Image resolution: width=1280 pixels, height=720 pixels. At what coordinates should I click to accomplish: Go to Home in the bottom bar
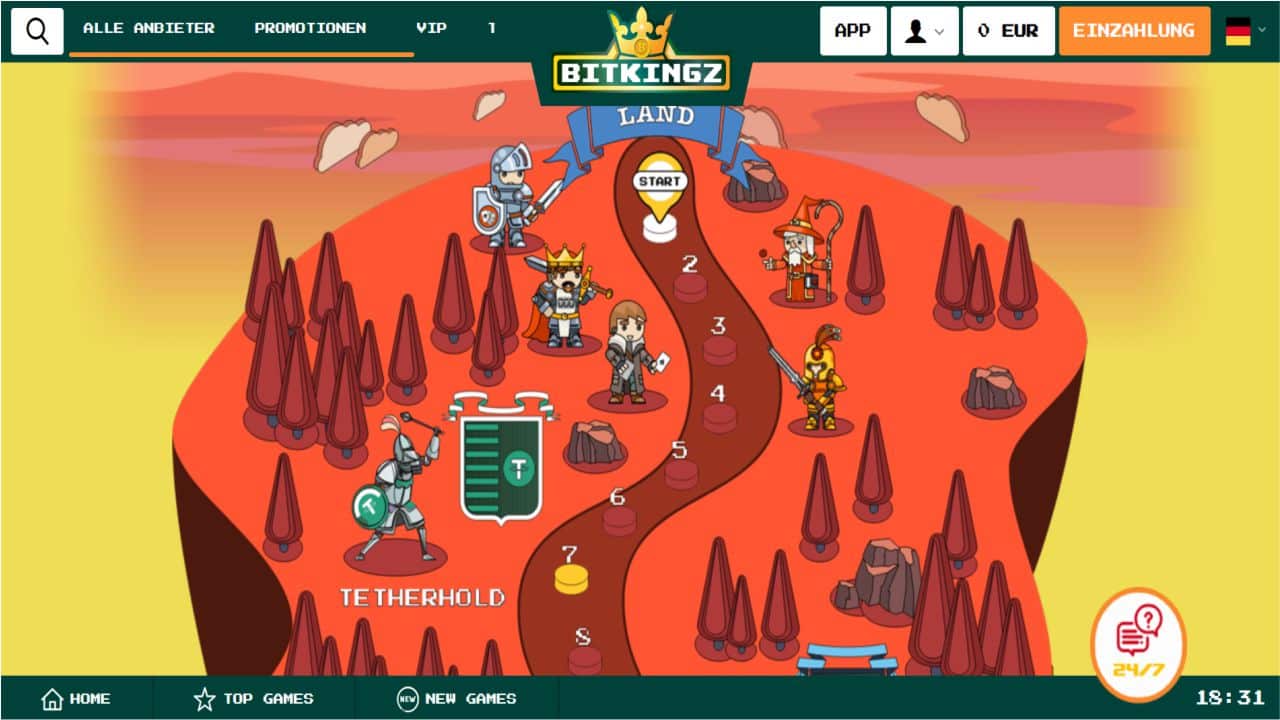tap(76, 699)
